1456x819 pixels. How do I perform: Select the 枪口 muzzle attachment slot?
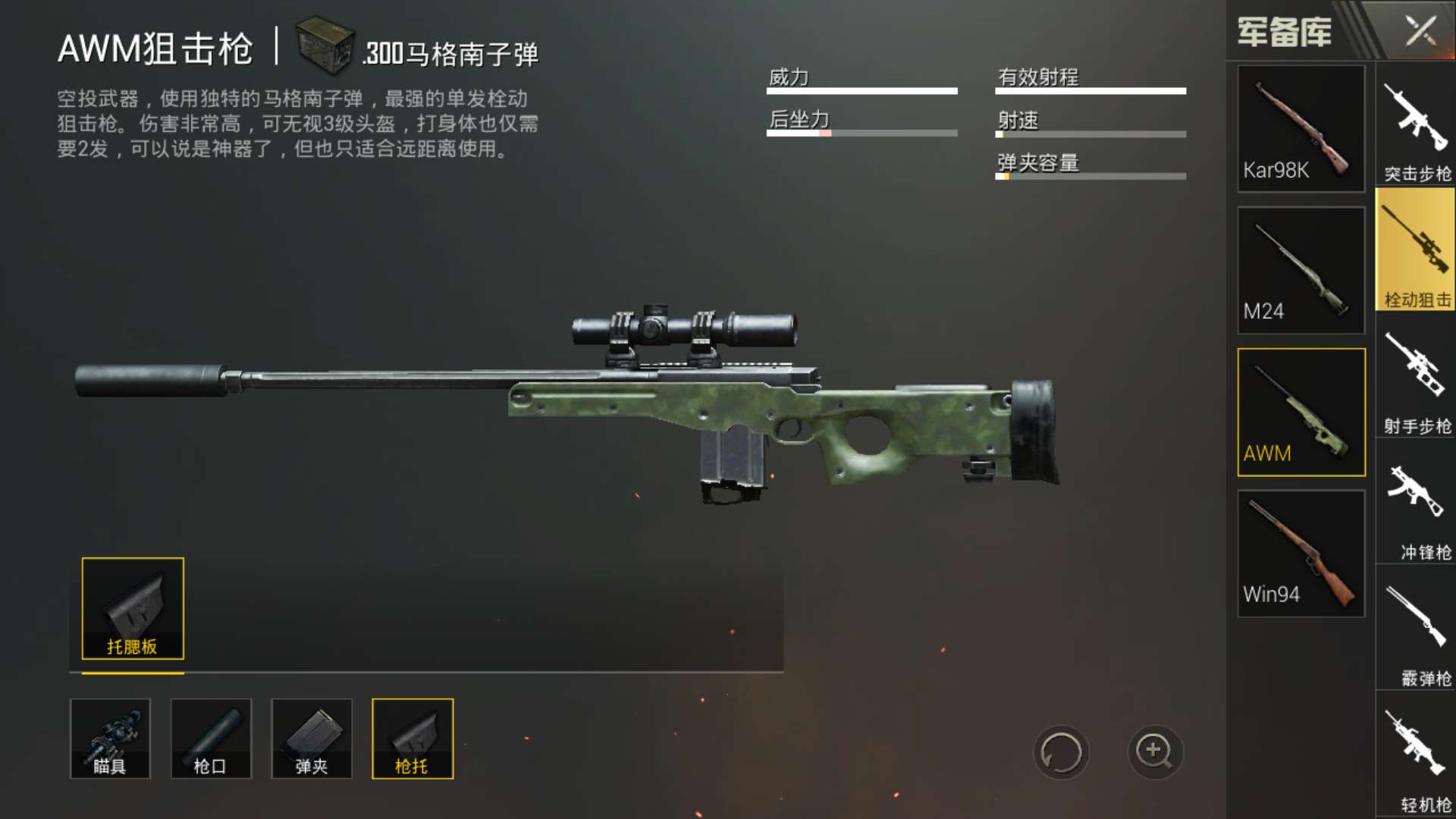coord(211,738)
